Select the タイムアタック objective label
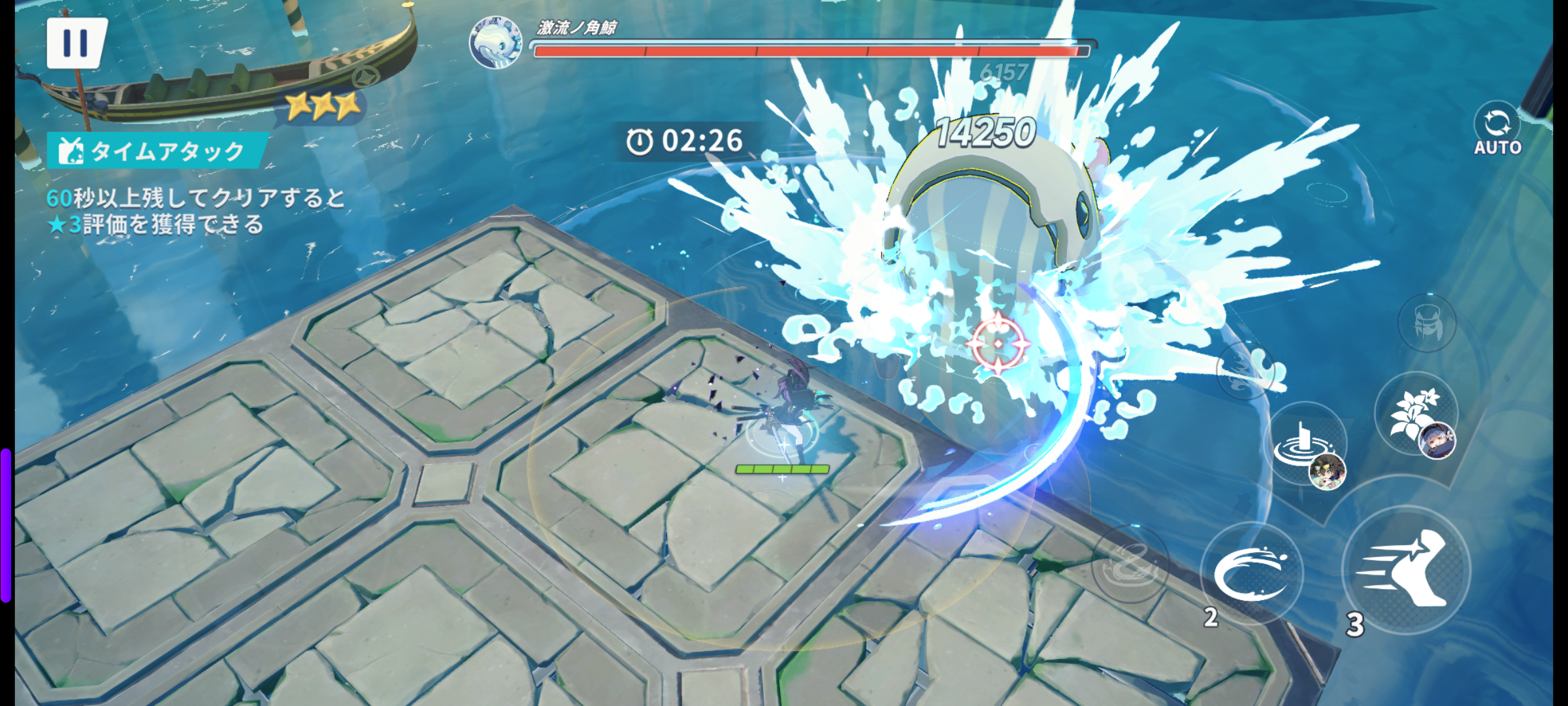 coord(157,151)
